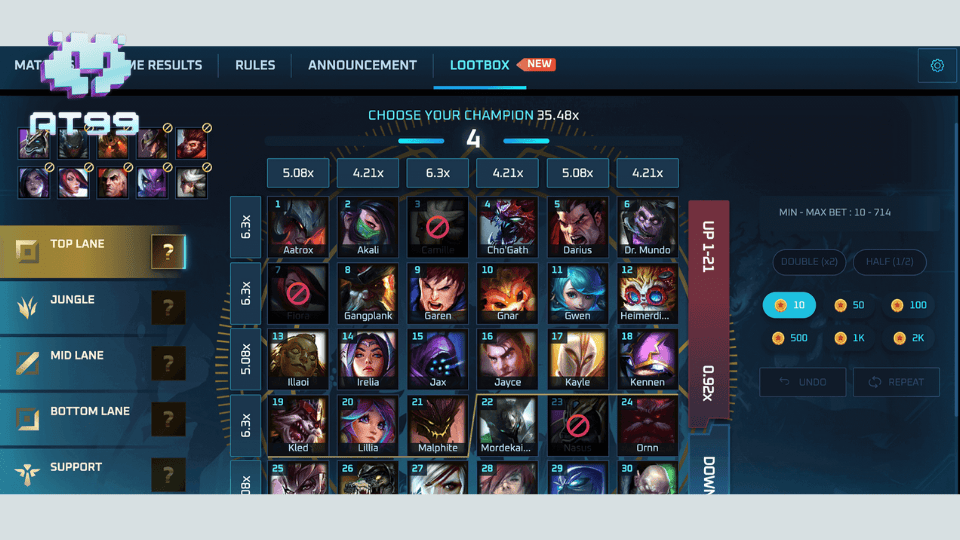Click the Undo button
The image size is (960, 540).
pos(802,382)
